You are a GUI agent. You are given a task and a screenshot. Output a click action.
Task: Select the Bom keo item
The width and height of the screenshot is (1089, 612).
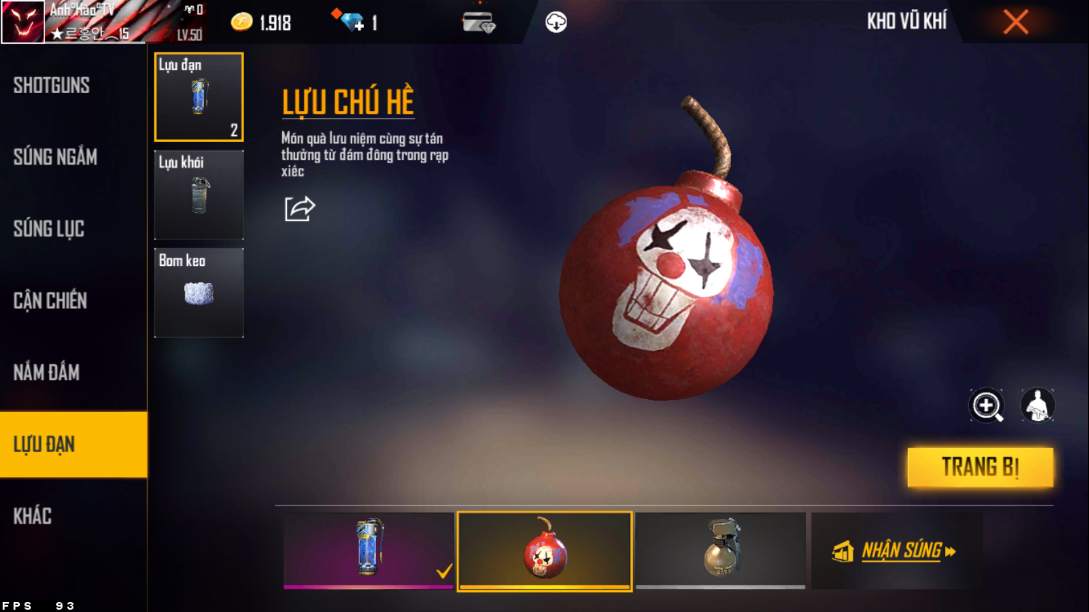tap(199, 292)
